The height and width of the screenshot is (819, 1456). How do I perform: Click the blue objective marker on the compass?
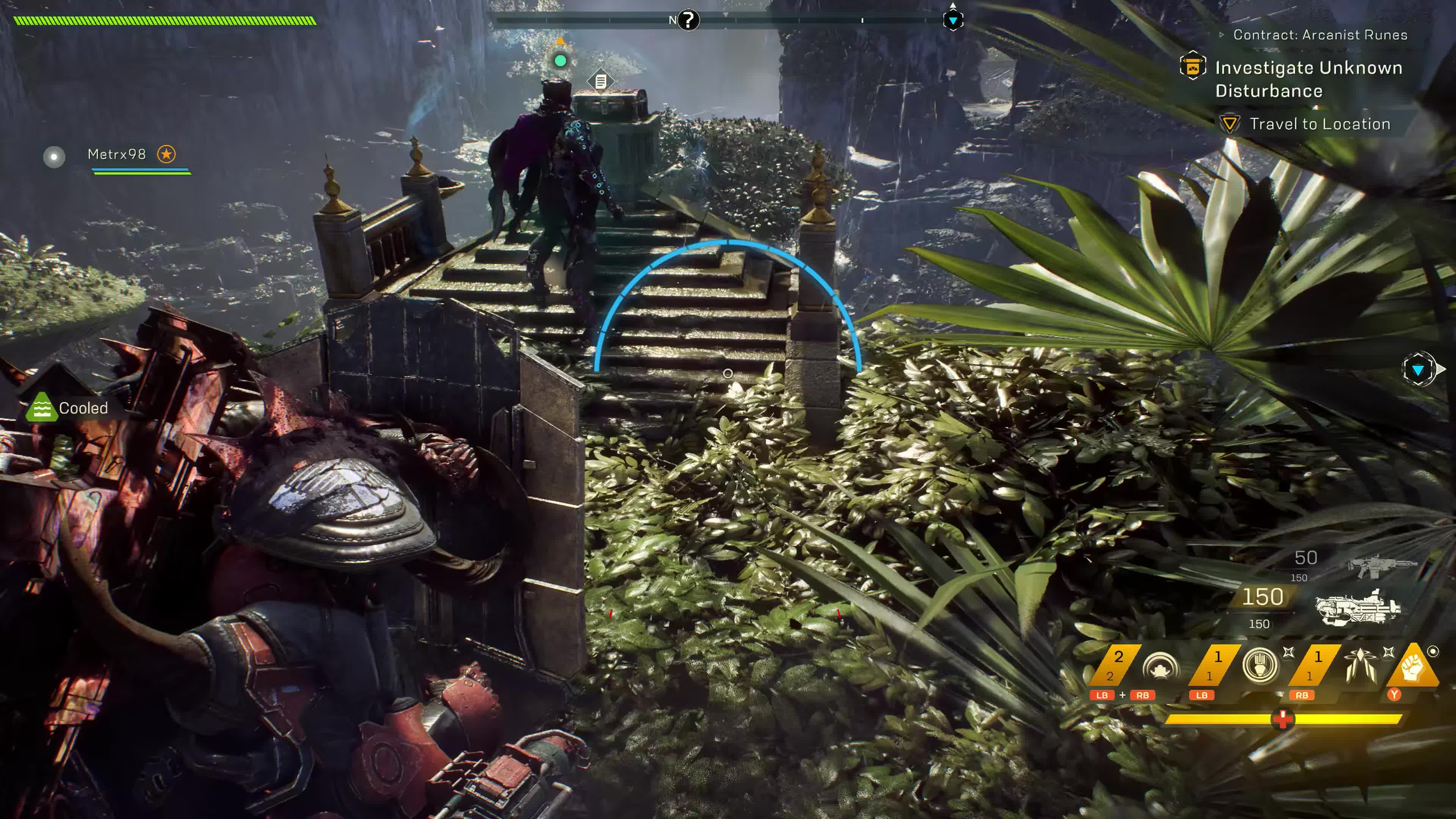pyautogui.click(x=953, y=20)
